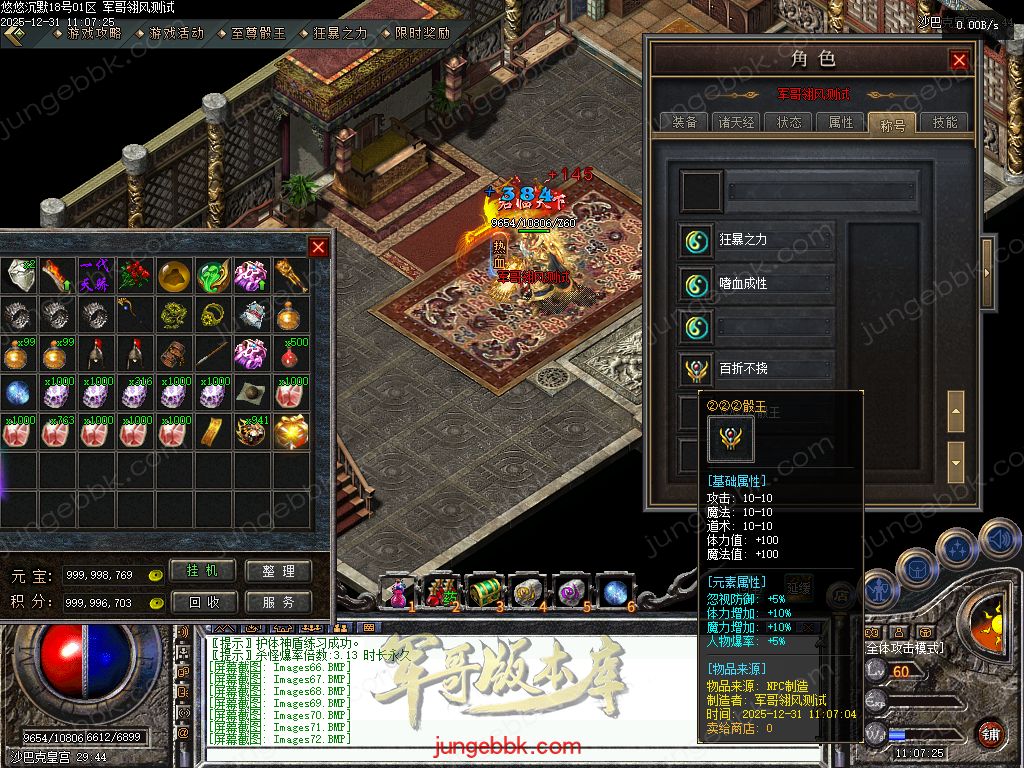Switch to the 装备 tab
1024x768 pixels.
coord(685,122)
